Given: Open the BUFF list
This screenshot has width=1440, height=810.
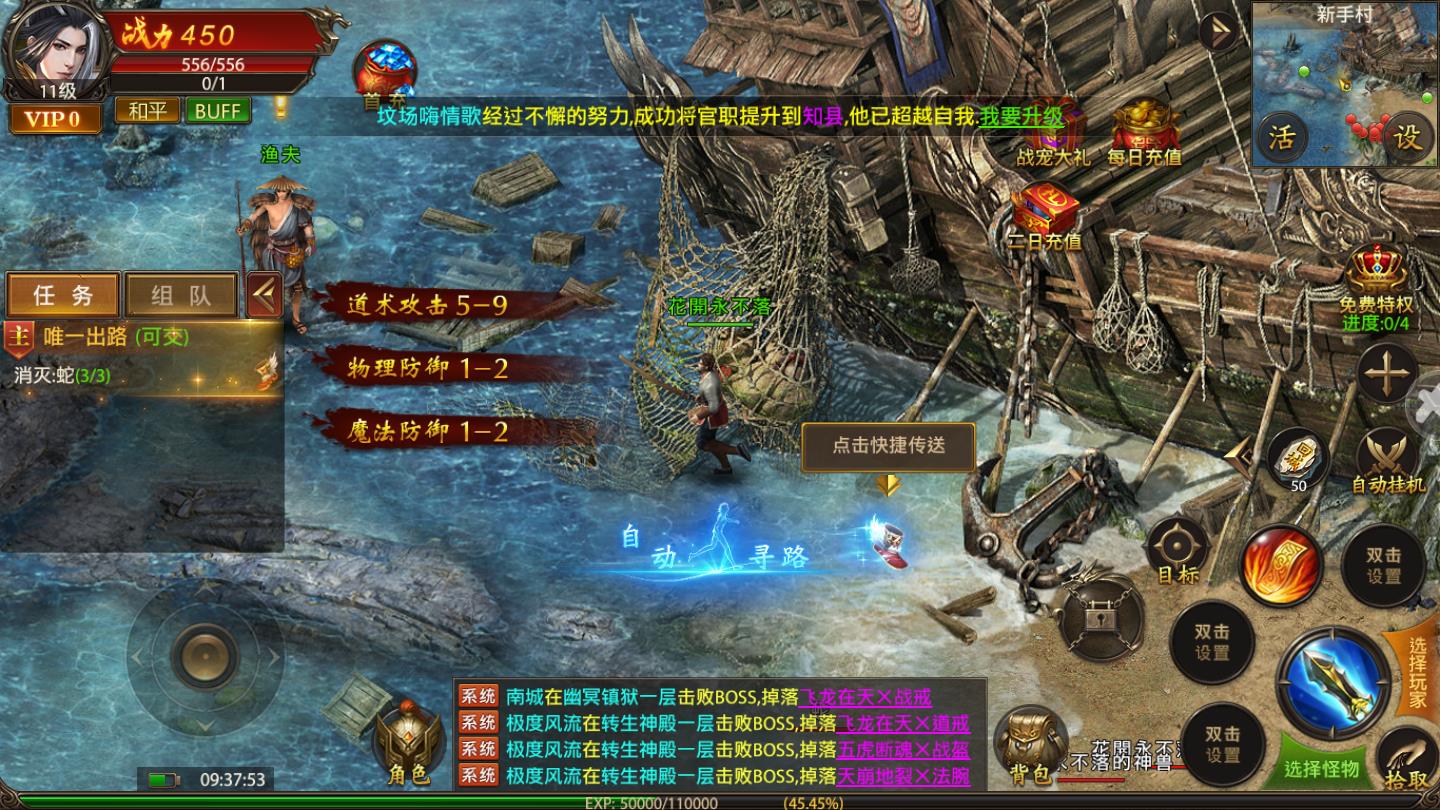Looking at the screenshot, I should click(x=217, y=110).
